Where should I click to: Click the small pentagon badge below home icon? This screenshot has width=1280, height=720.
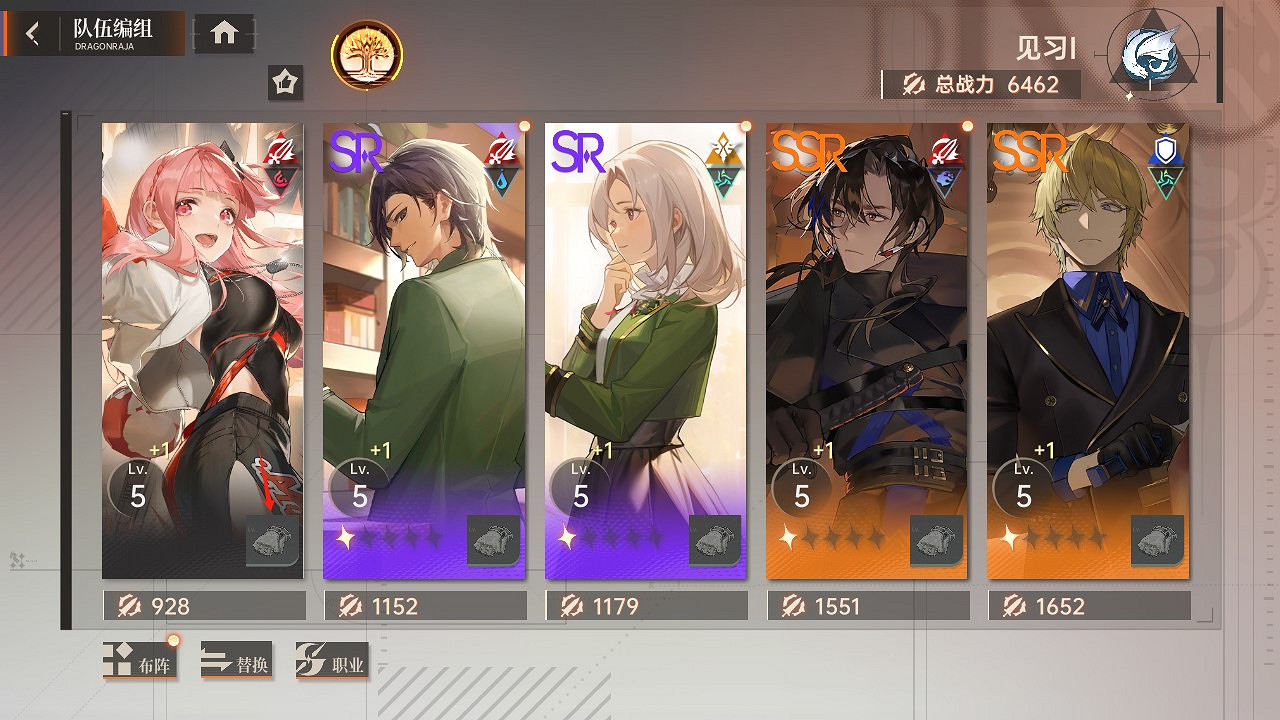coord(285,83)
